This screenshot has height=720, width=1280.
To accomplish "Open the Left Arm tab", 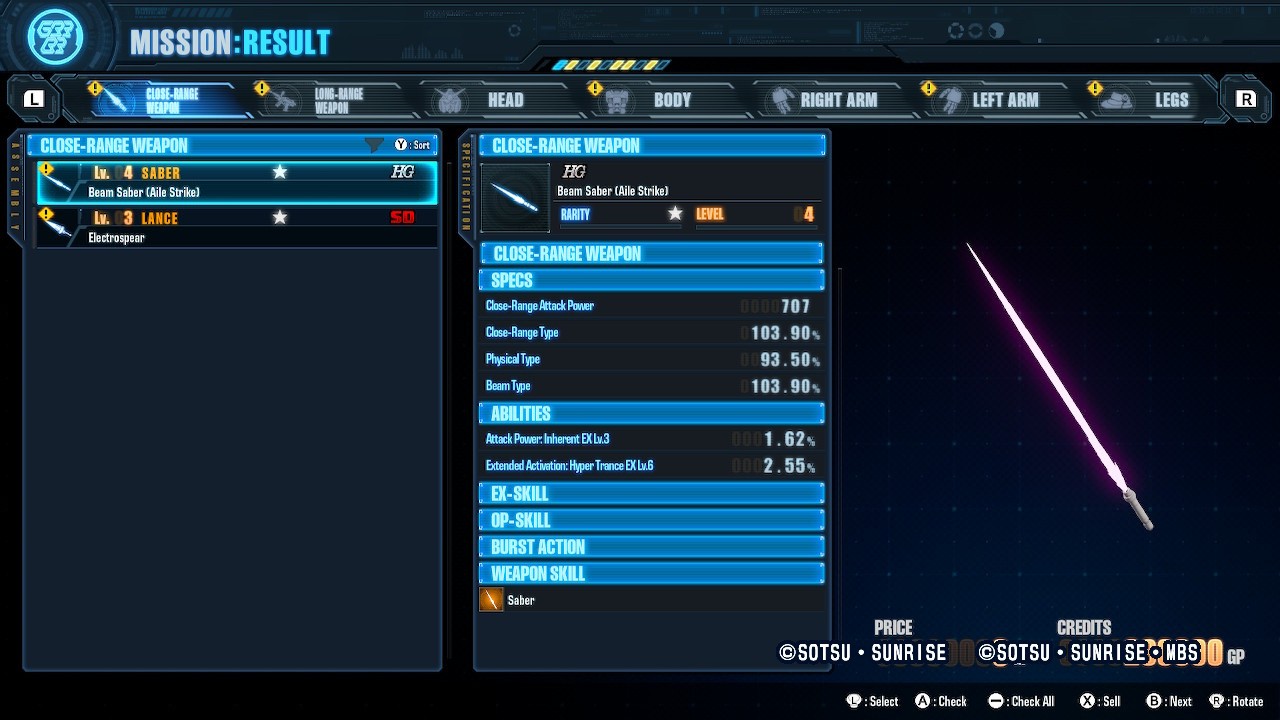I will [992, 100].
